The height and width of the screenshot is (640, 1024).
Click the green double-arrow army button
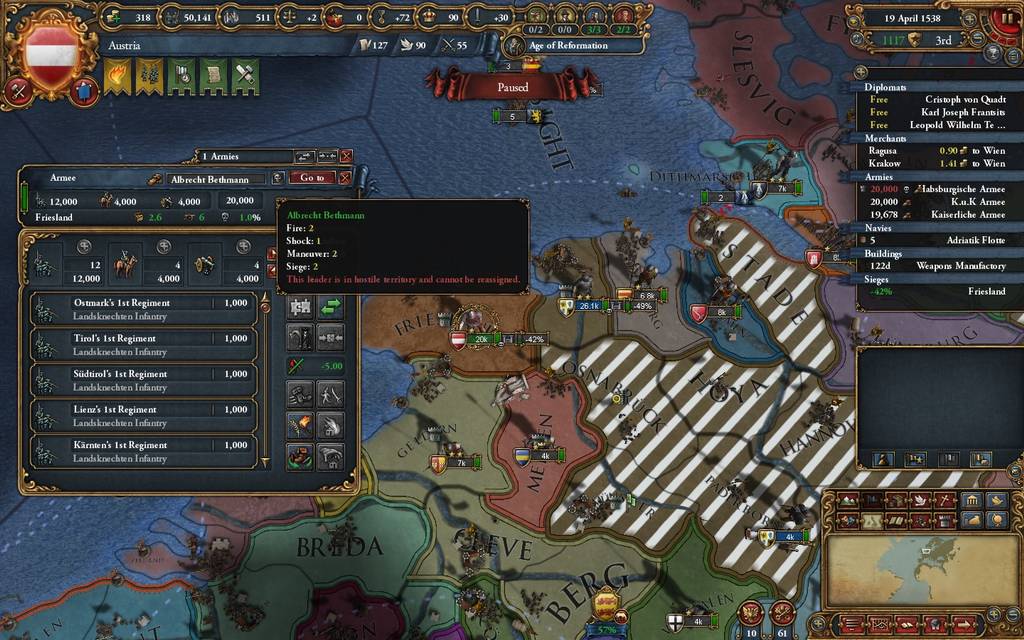point(330,308)
